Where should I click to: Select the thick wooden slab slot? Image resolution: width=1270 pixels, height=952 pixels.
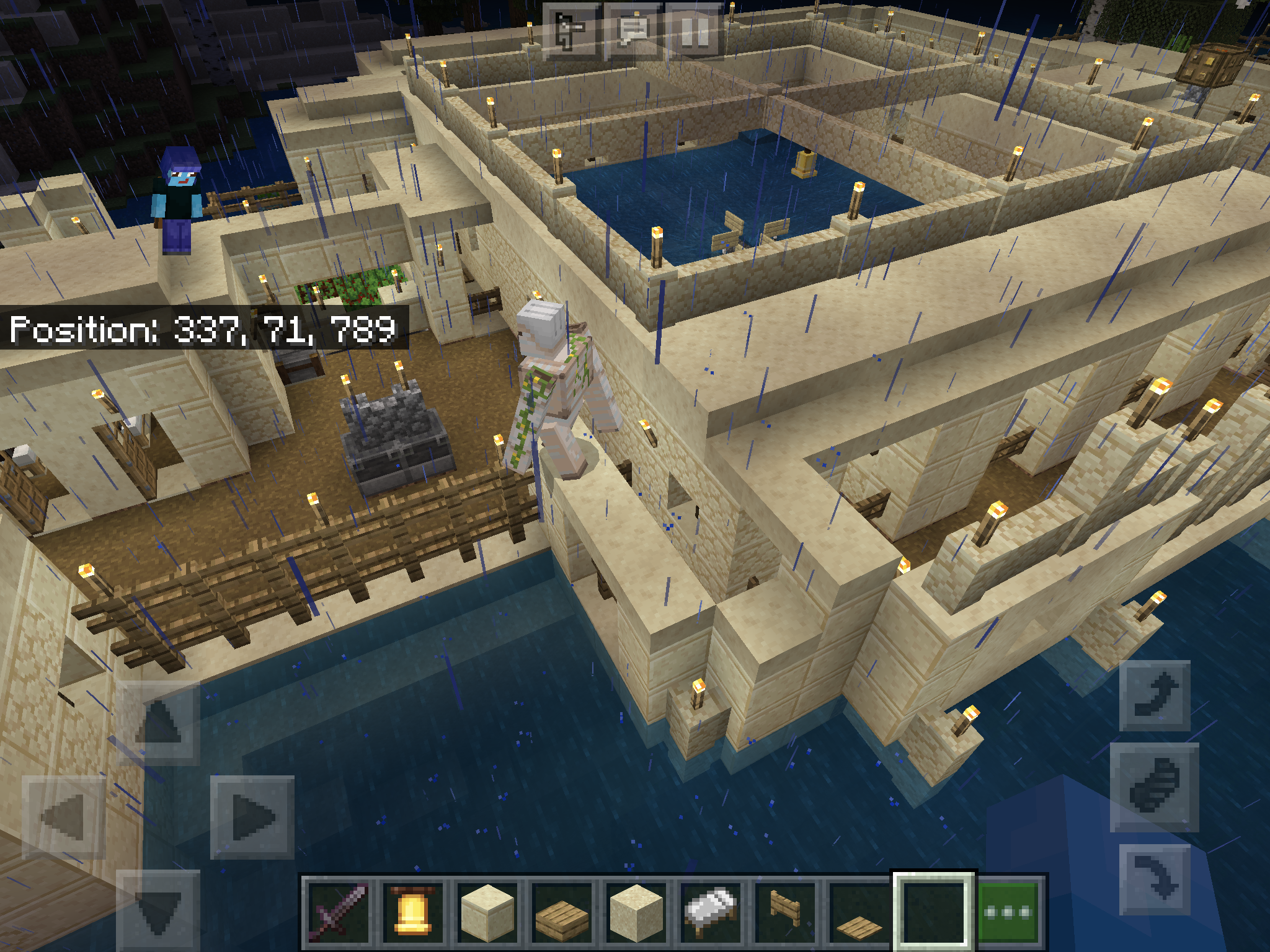[562, 912]
